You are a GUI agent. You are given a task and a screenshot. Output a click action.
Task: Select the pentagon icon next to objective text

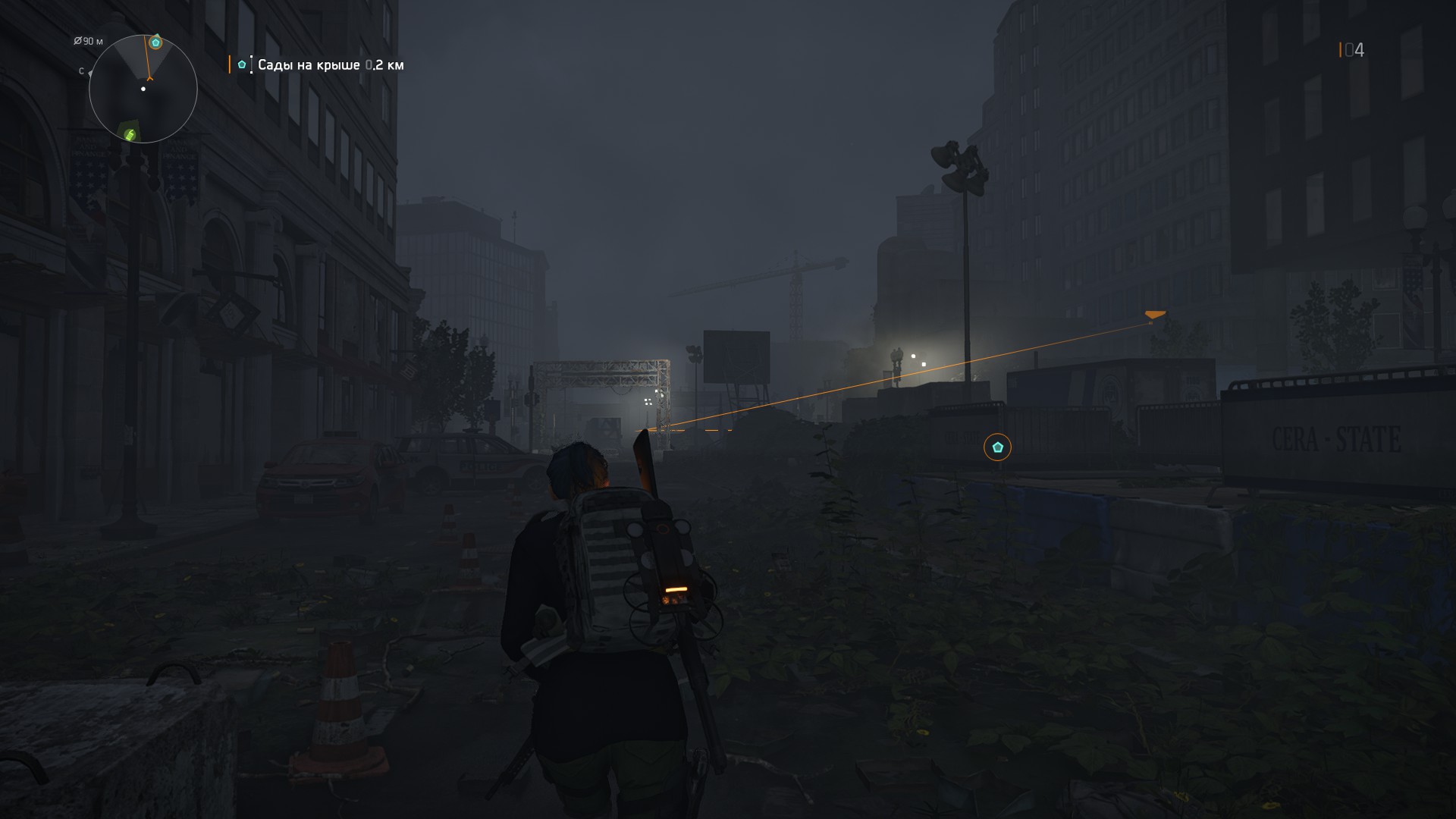point(242,66)
